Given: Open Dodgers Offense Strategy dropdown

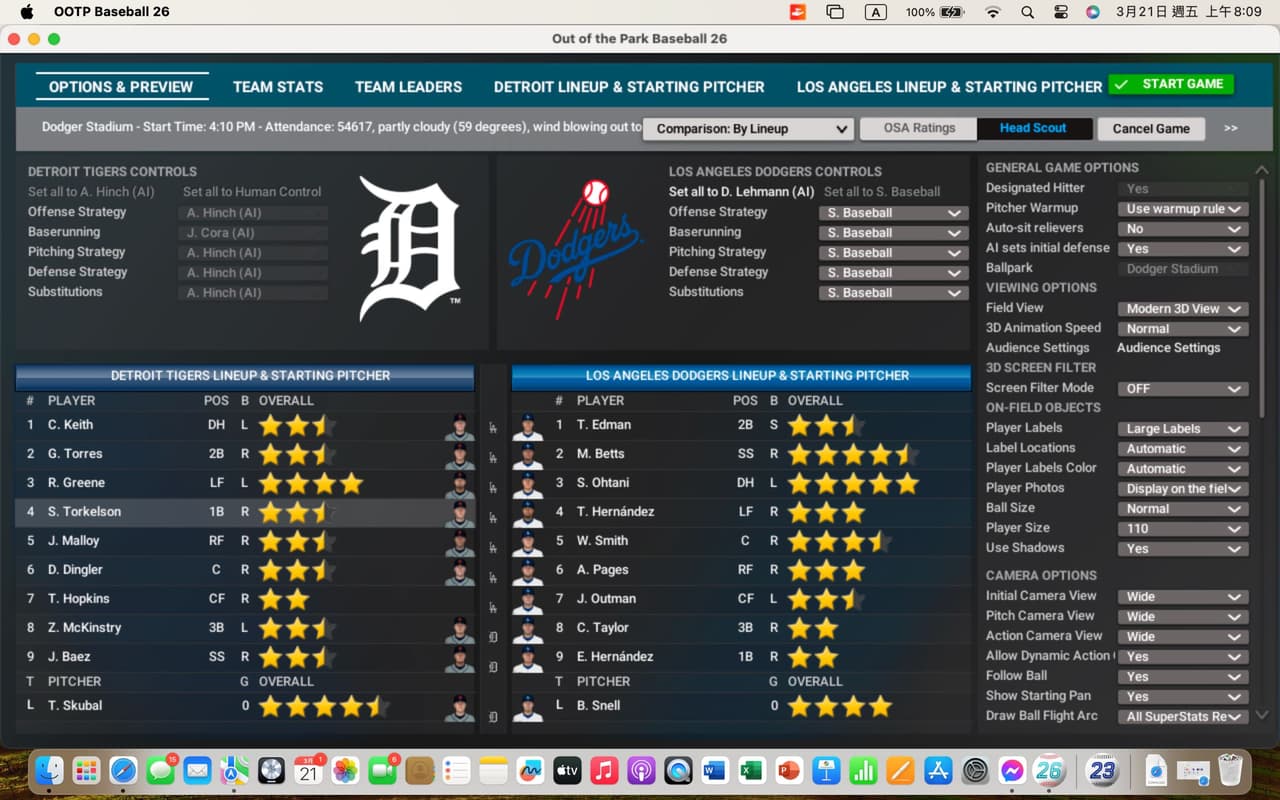Looking at the screenshot, I should [893, 213].
